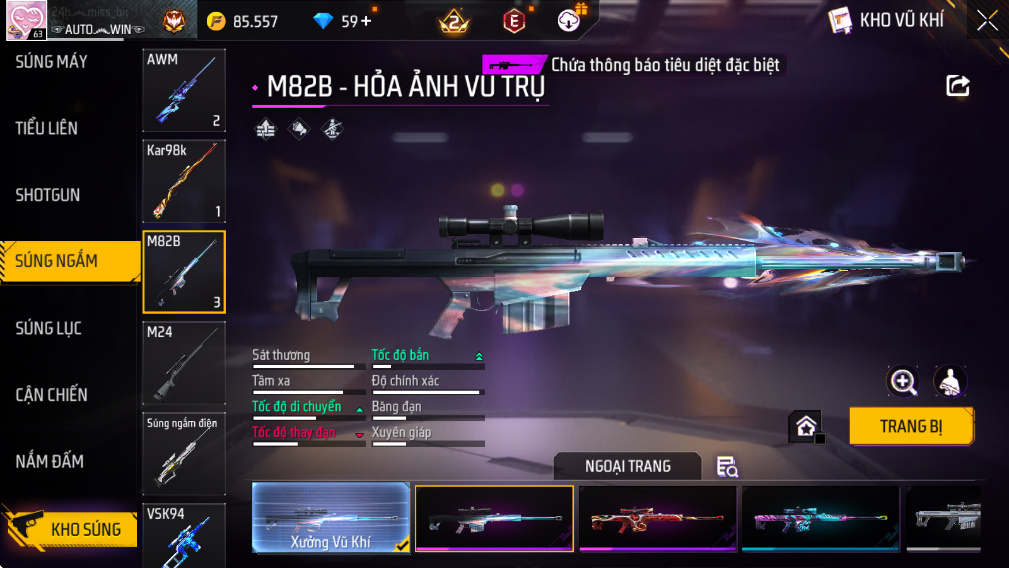
Task: Select the SHOTGUN category
Action: (x=48, y=195)
